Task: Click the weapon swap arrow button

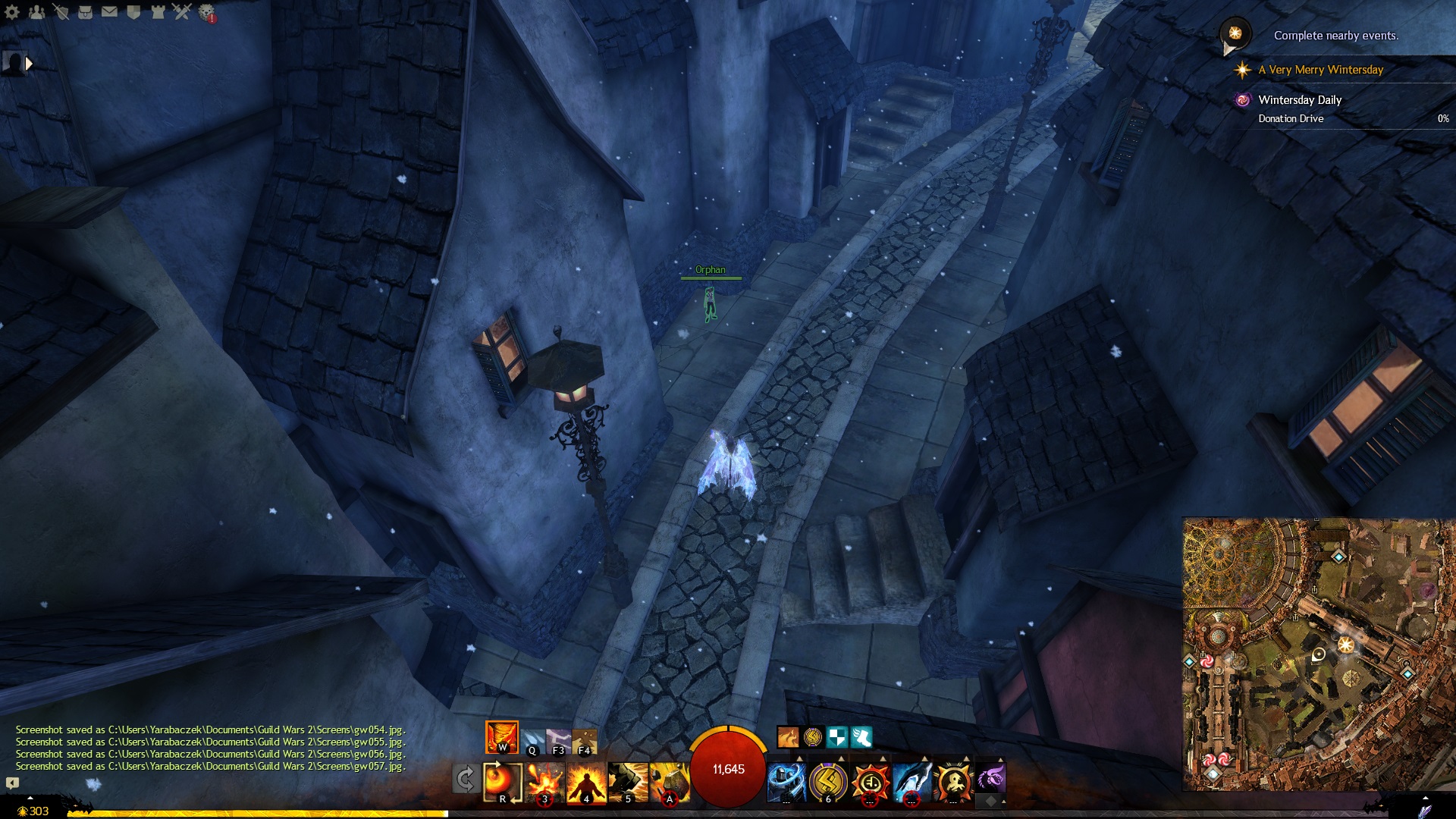Action: [465, 779]
